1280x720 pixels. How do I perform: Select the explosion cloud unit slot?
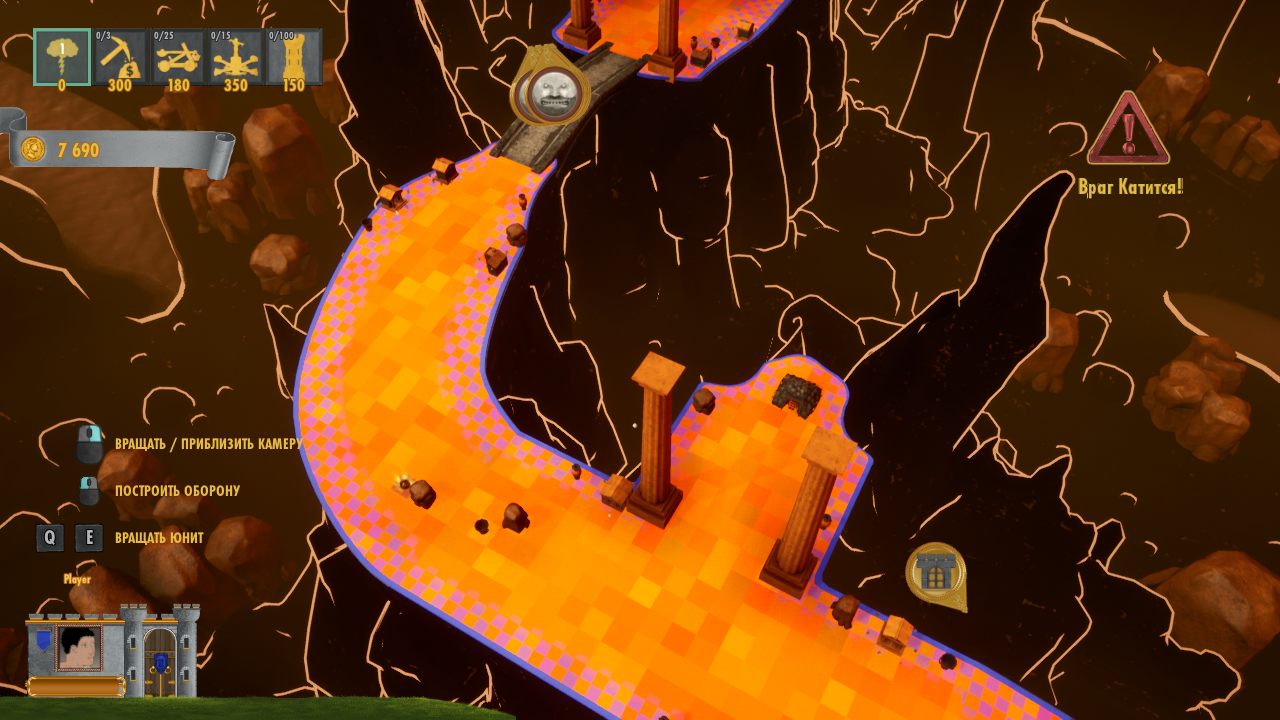[x=62, y=57]
